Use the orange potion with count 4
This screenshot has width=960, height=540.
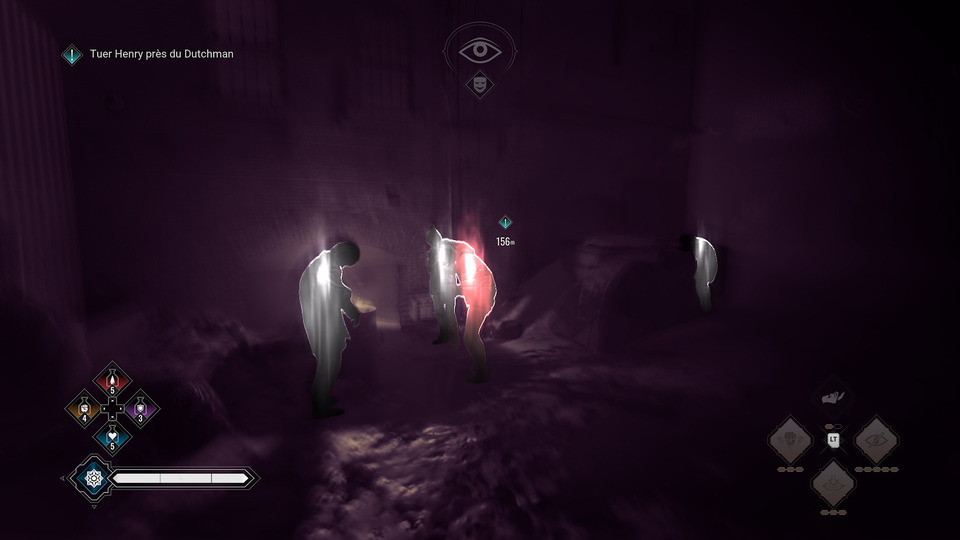84,409
